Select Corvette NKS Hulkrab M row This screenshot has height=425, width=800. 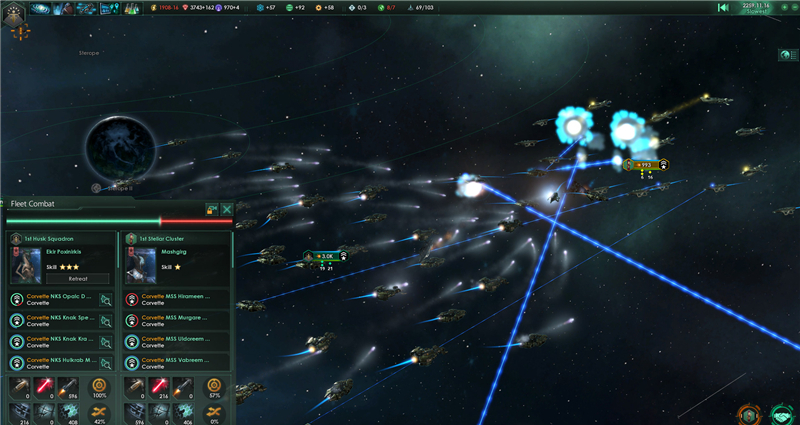[60, 362]
